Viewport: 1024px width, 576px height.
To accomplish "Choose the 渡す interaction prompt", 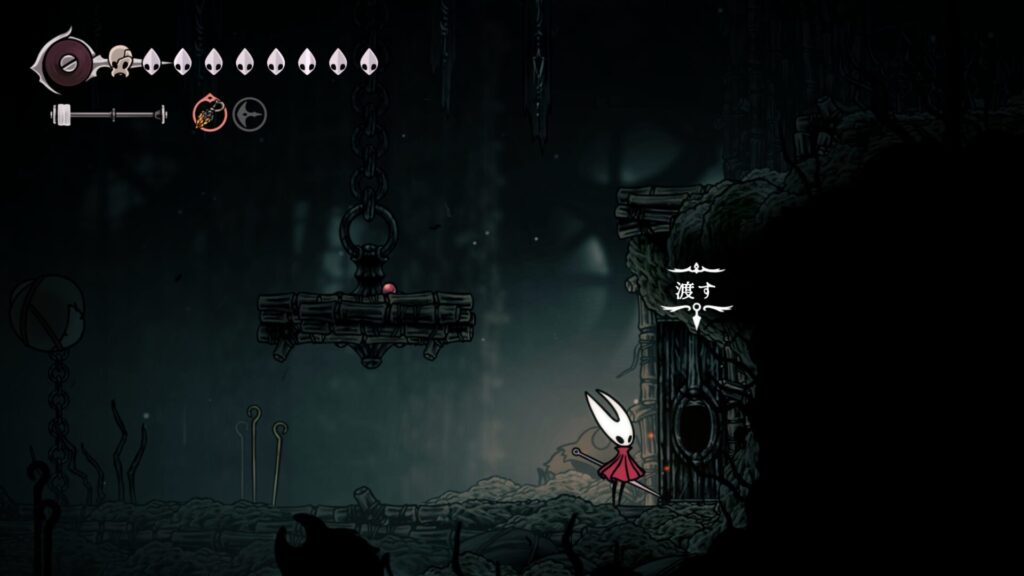I will [696, 292].
